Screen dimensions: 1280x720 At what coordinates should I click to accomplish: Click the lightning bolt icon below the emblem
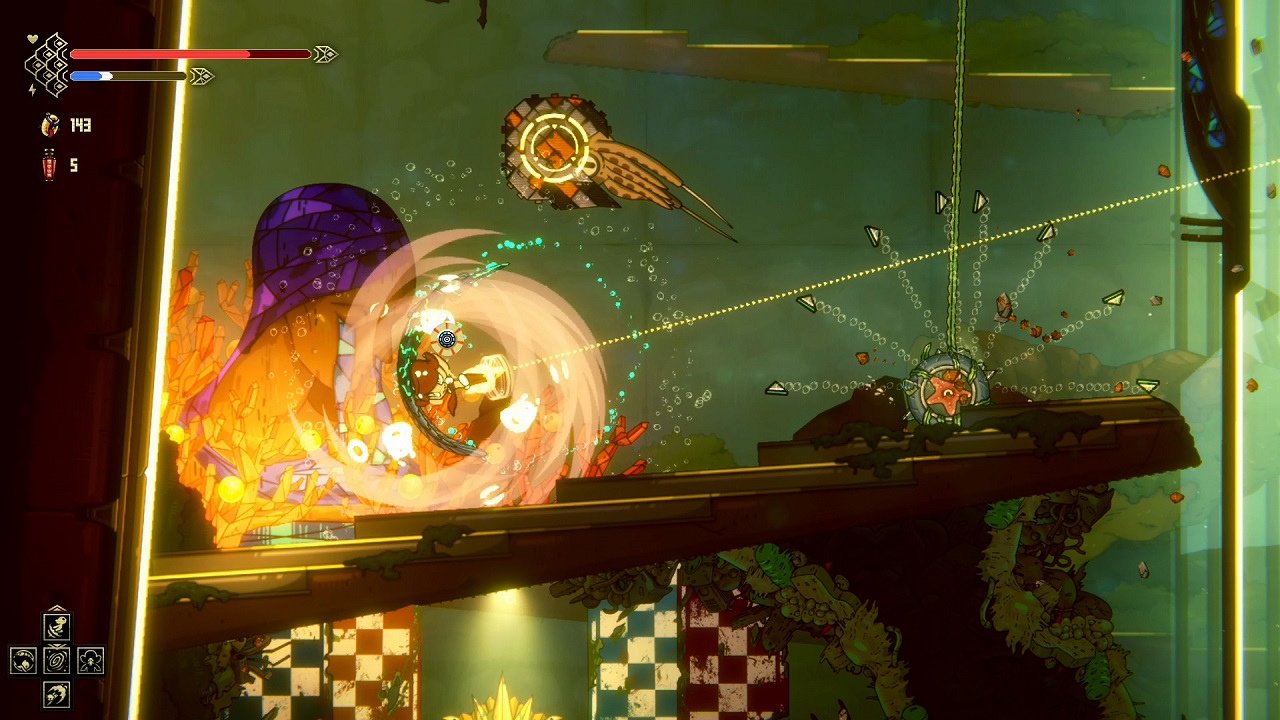point(31,89)
